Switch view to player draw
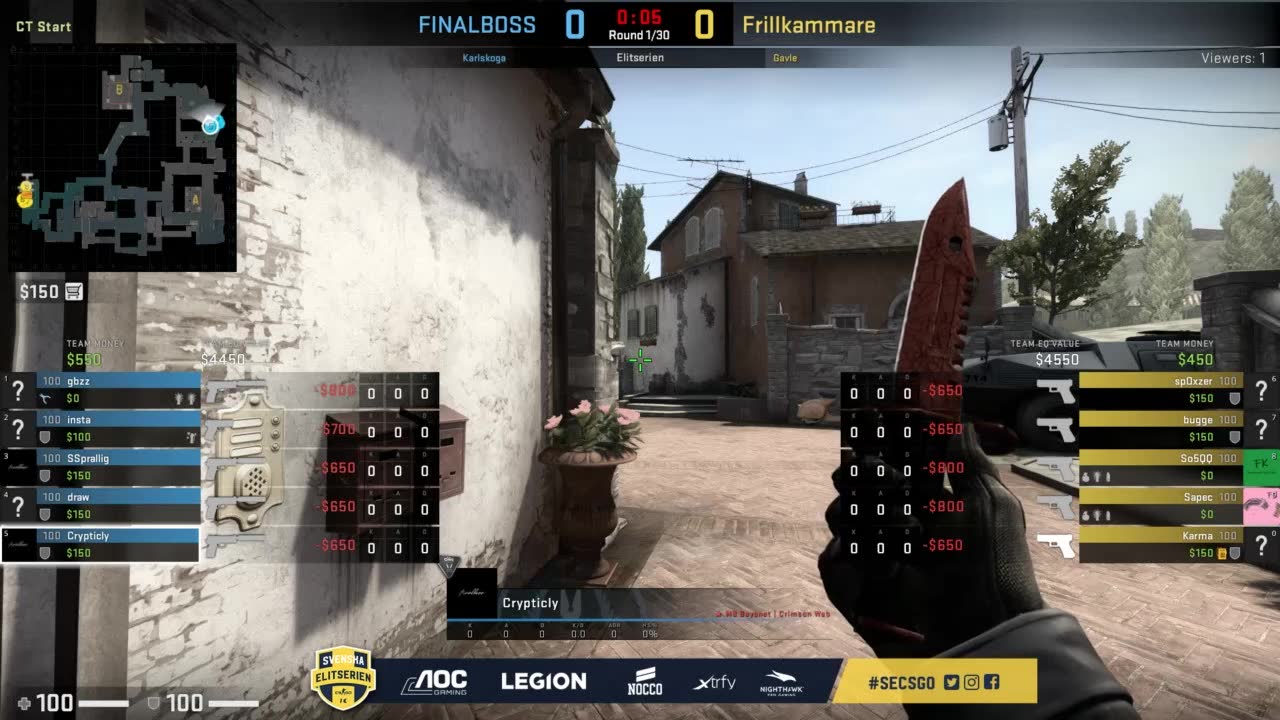The height and width of the screenshot is (720, 1280). coord(118,505)
